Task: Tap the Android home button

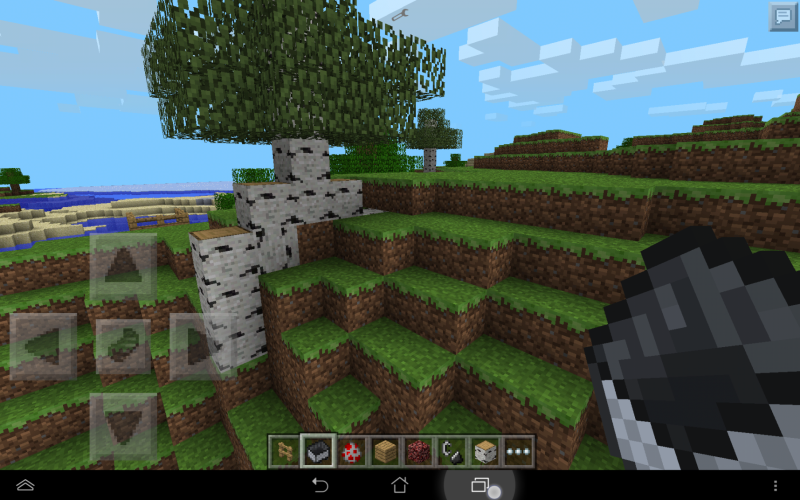Action: click(400, 485)
